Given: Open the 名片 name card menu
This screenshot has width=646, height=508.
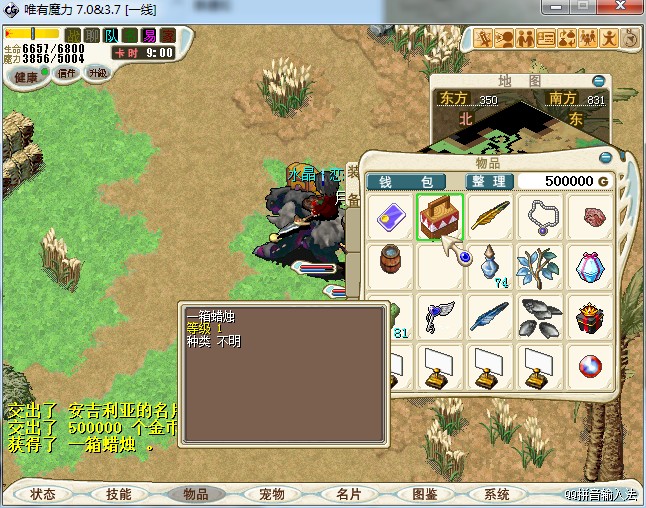Looking at the screenshot, I should point(348,494).
